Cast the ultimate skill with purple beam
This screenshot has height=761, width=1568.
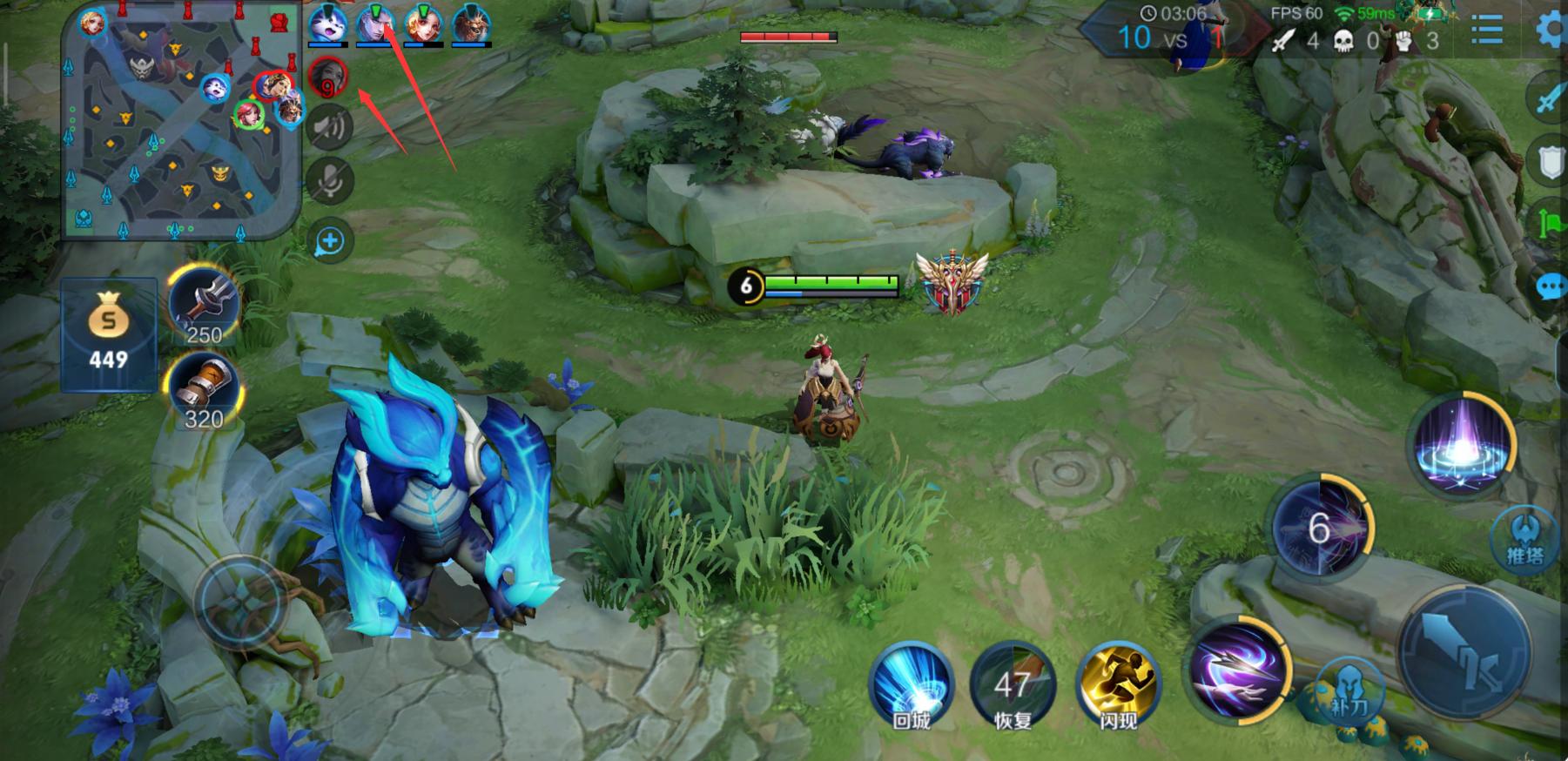[x=1462, y=446]
